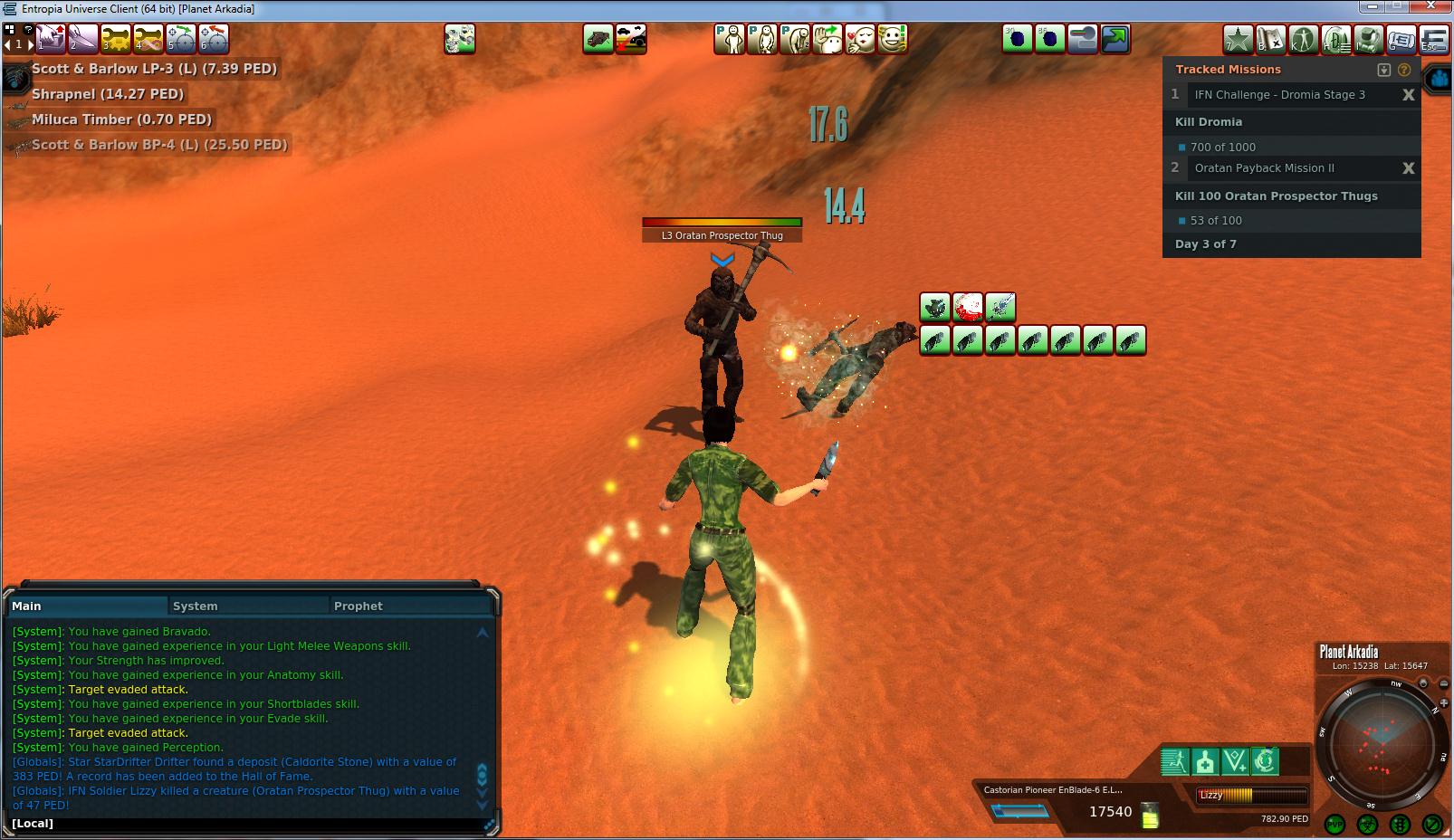This screenshot has width=1454, height=840.
Task: Click the green arrow action icon
Action: (x=1115, y=39)
